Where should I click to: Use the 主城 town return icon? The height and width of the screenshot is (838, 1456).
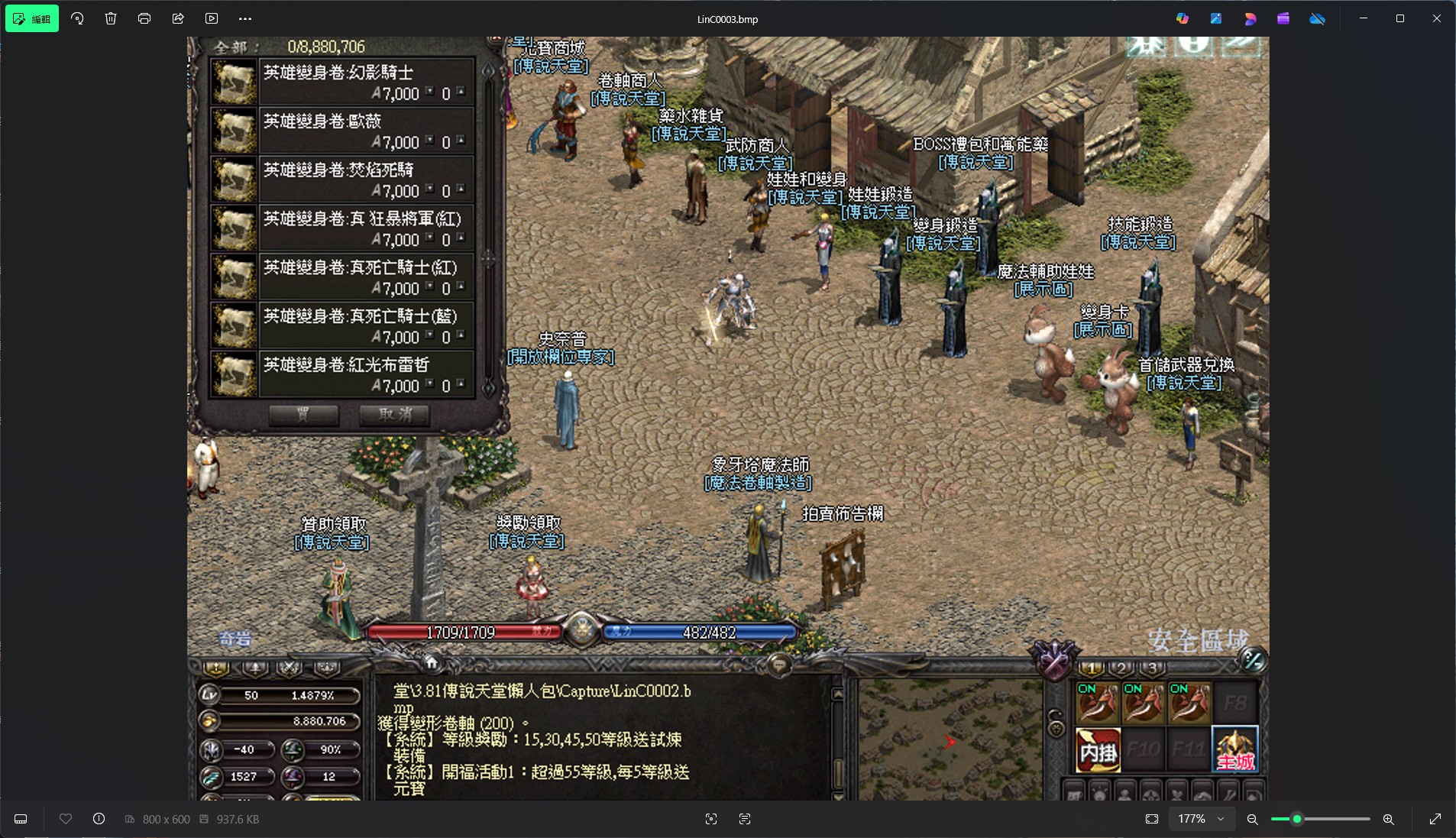pos(1234,751)
